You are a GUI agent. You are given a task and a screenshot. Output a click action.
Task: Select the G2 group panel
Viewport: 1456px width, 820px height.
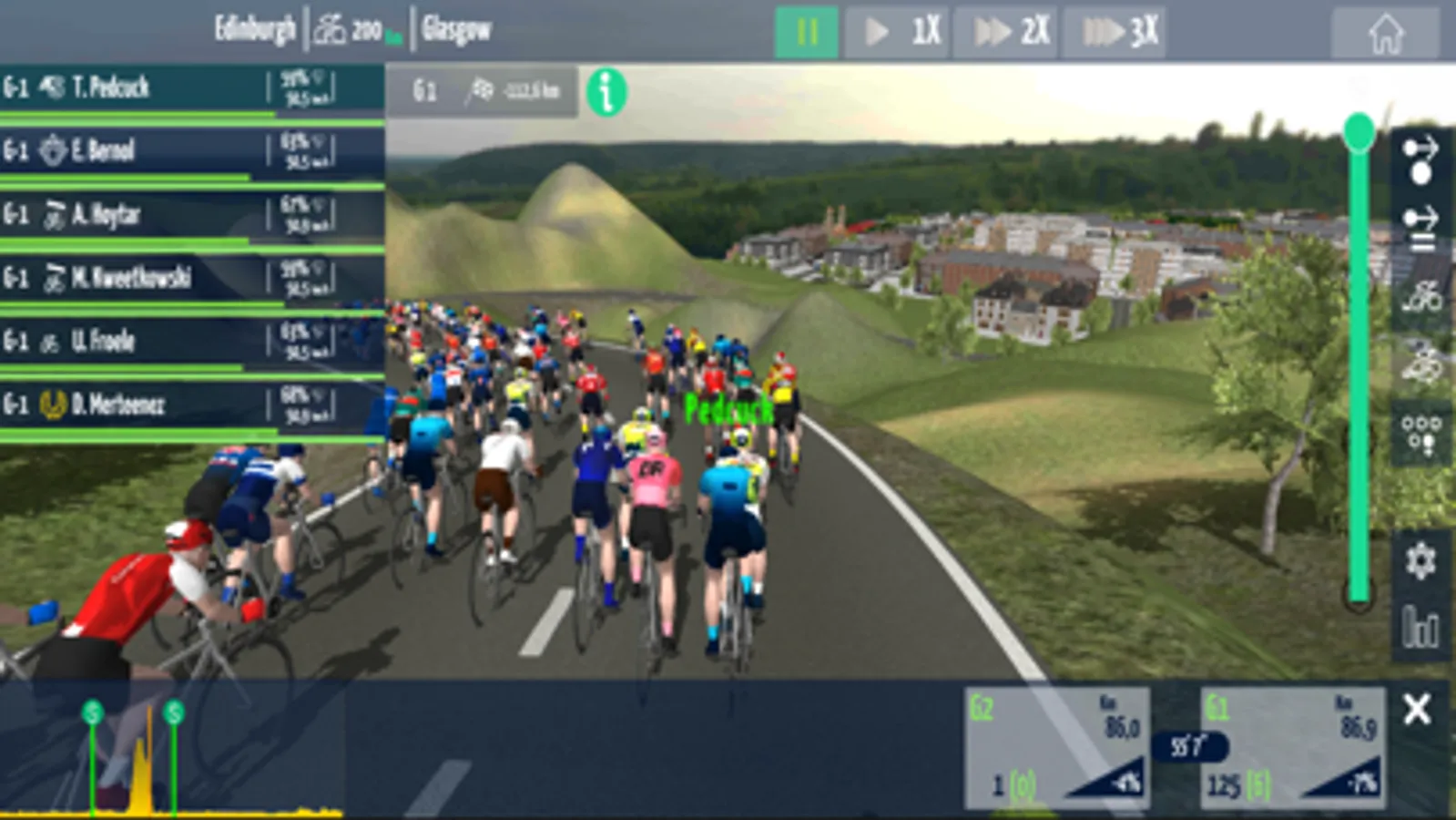tap(1056, 749)
